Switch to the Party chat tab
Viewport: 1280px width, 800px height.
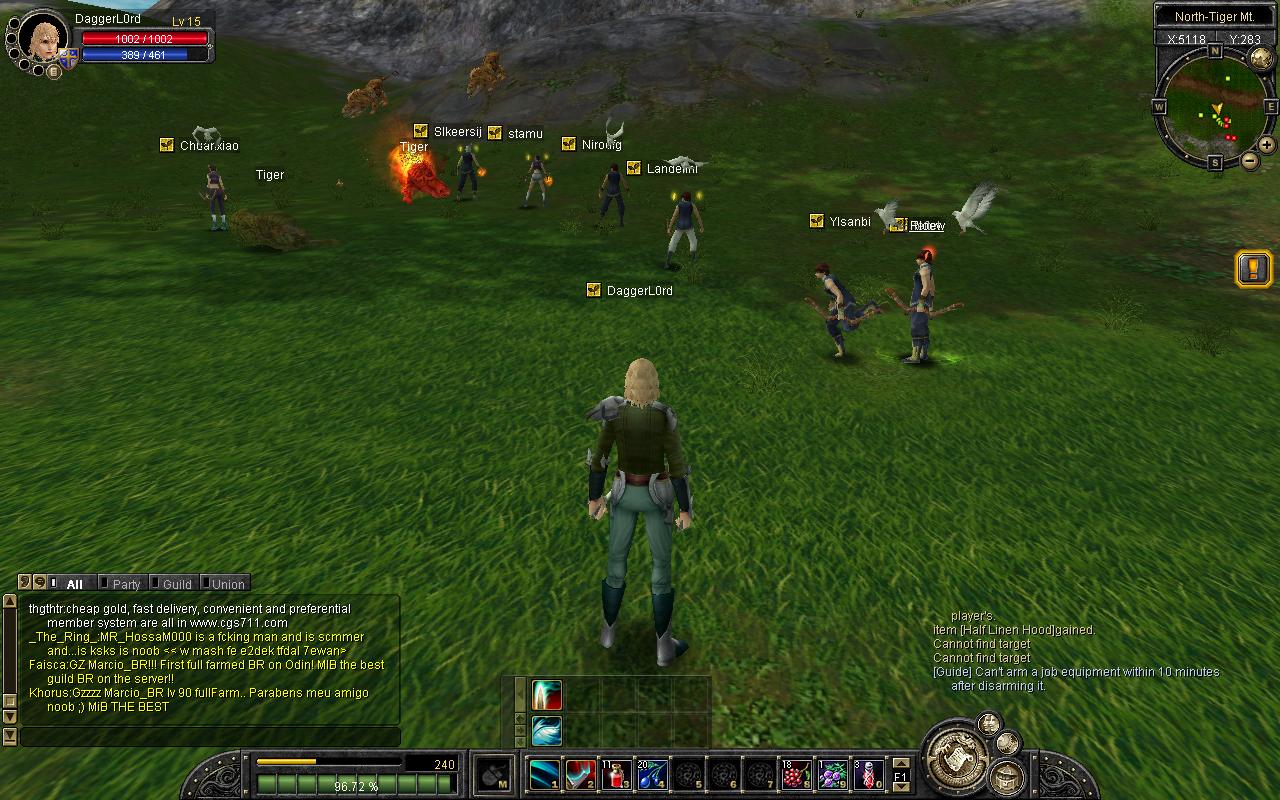(x=126, y=584)
